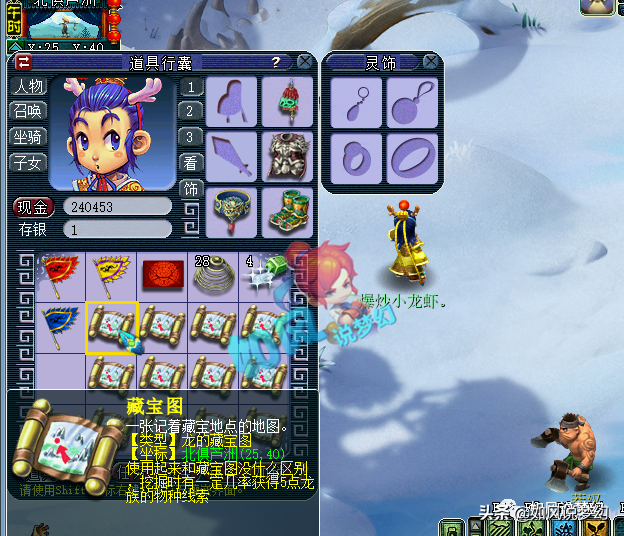624x536 pixels.
Task: Select the blue flag inventory item
Action: point(60,326)
